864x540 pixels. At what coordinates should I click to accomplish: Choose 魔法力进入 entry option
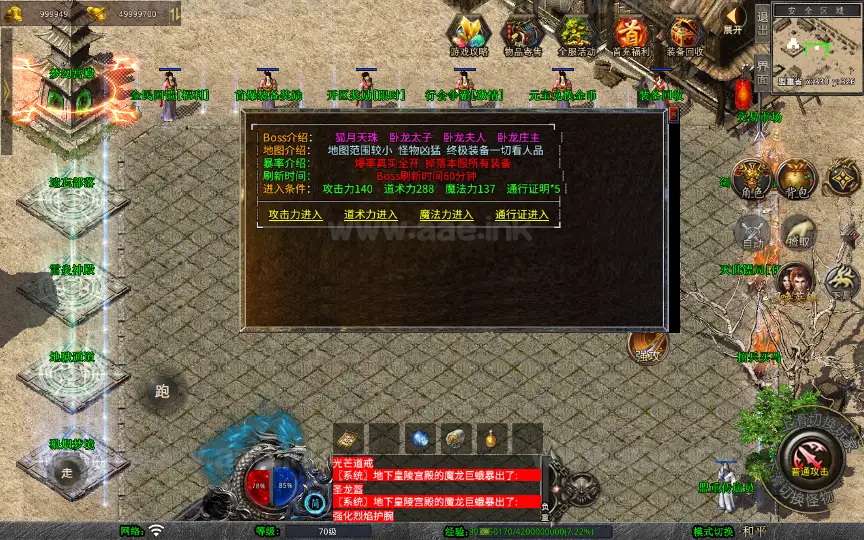pyautogui.click(x=446, y=215)
